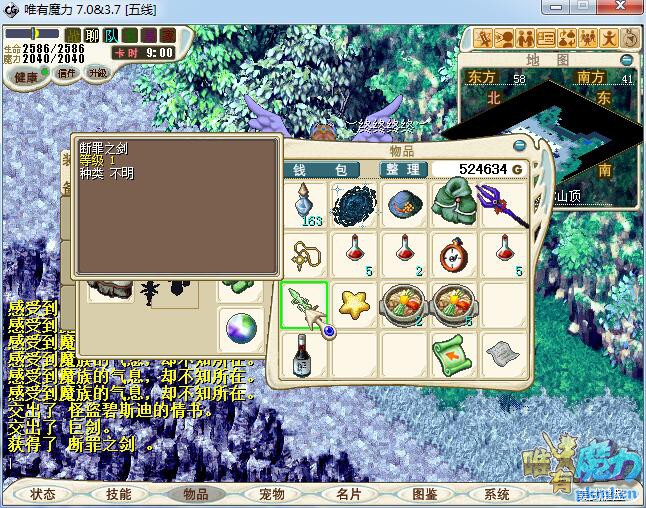Select the purple trident weapon
The height and width of the screenshot is (508, 646).
504,203
